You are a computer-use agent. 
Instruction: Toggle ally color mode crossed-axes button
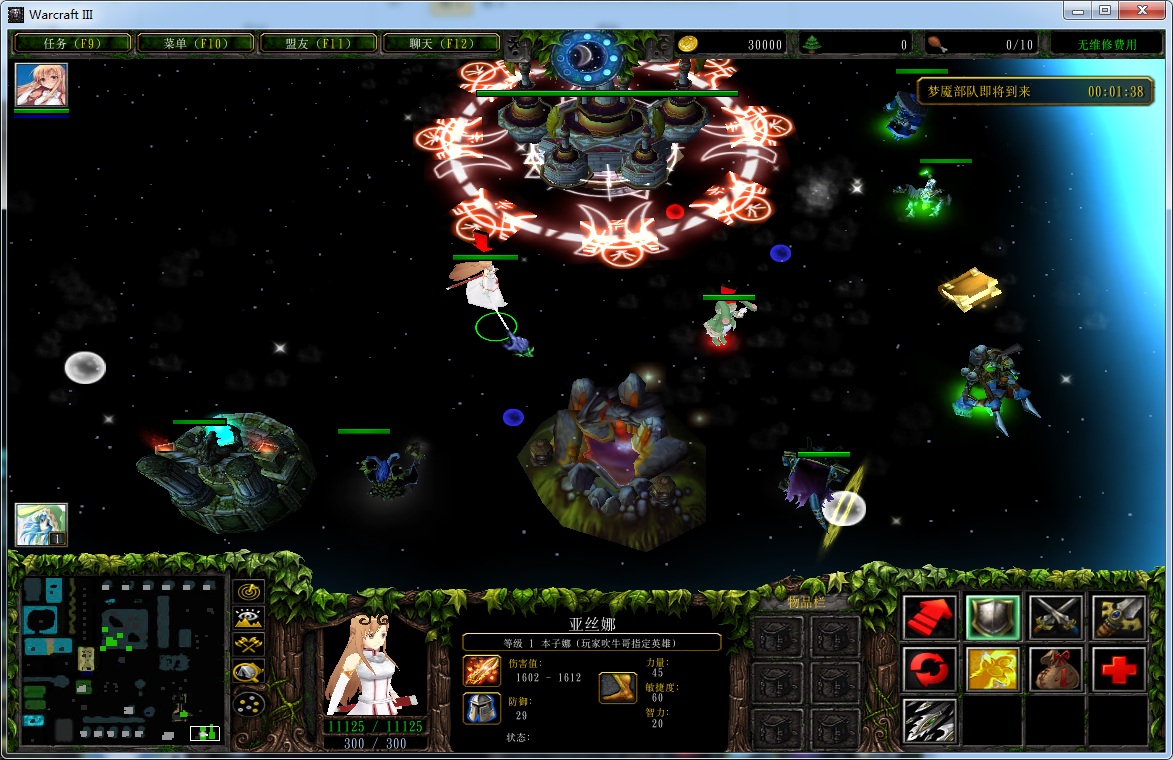click(248, 645)
